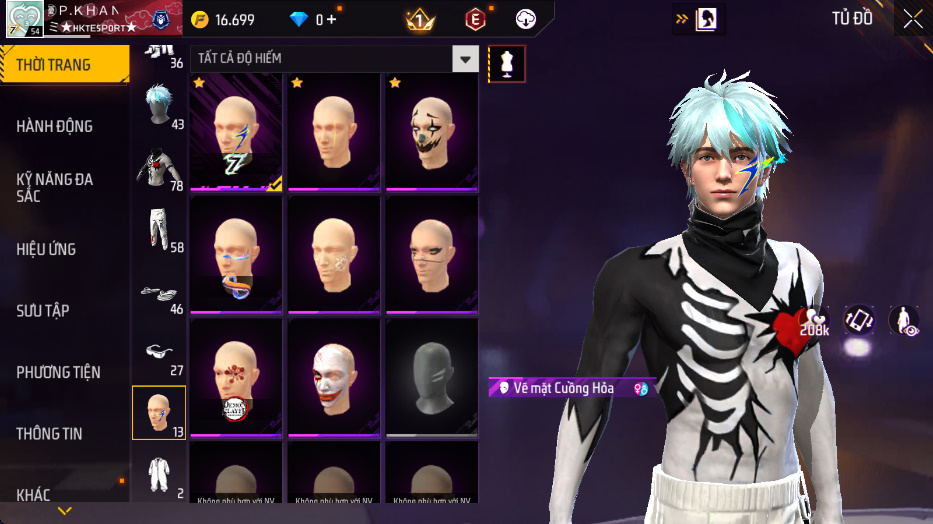
Task: Equip the white joker mask face item
Action: pos(334,377)
